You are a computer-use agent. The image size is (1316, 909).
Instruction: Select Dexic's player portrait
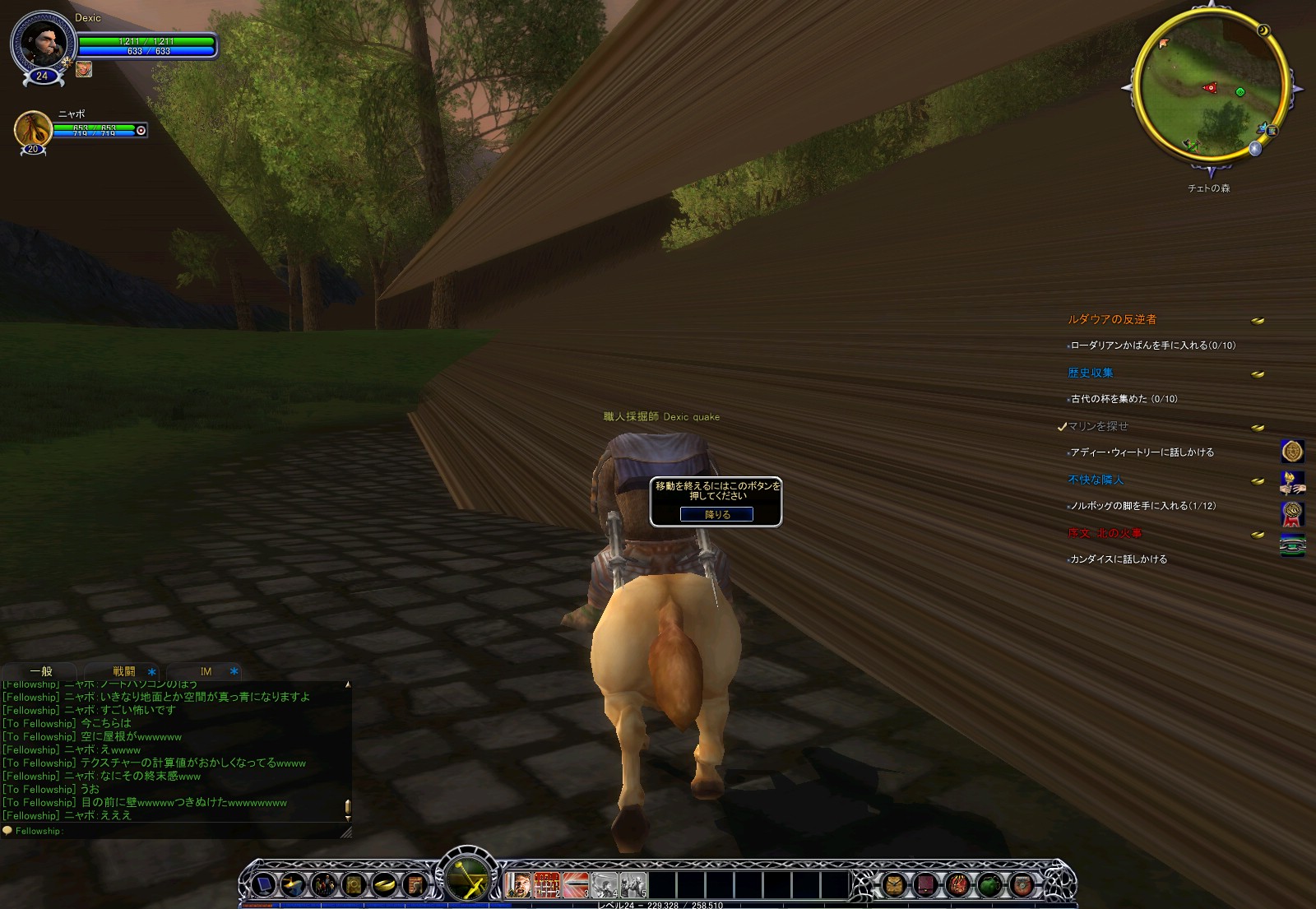point(42,43)
